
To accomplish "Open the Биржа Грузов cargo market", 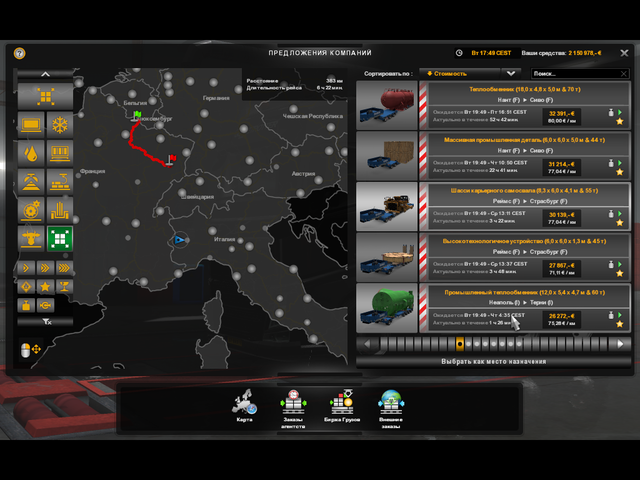I will 342,406.
